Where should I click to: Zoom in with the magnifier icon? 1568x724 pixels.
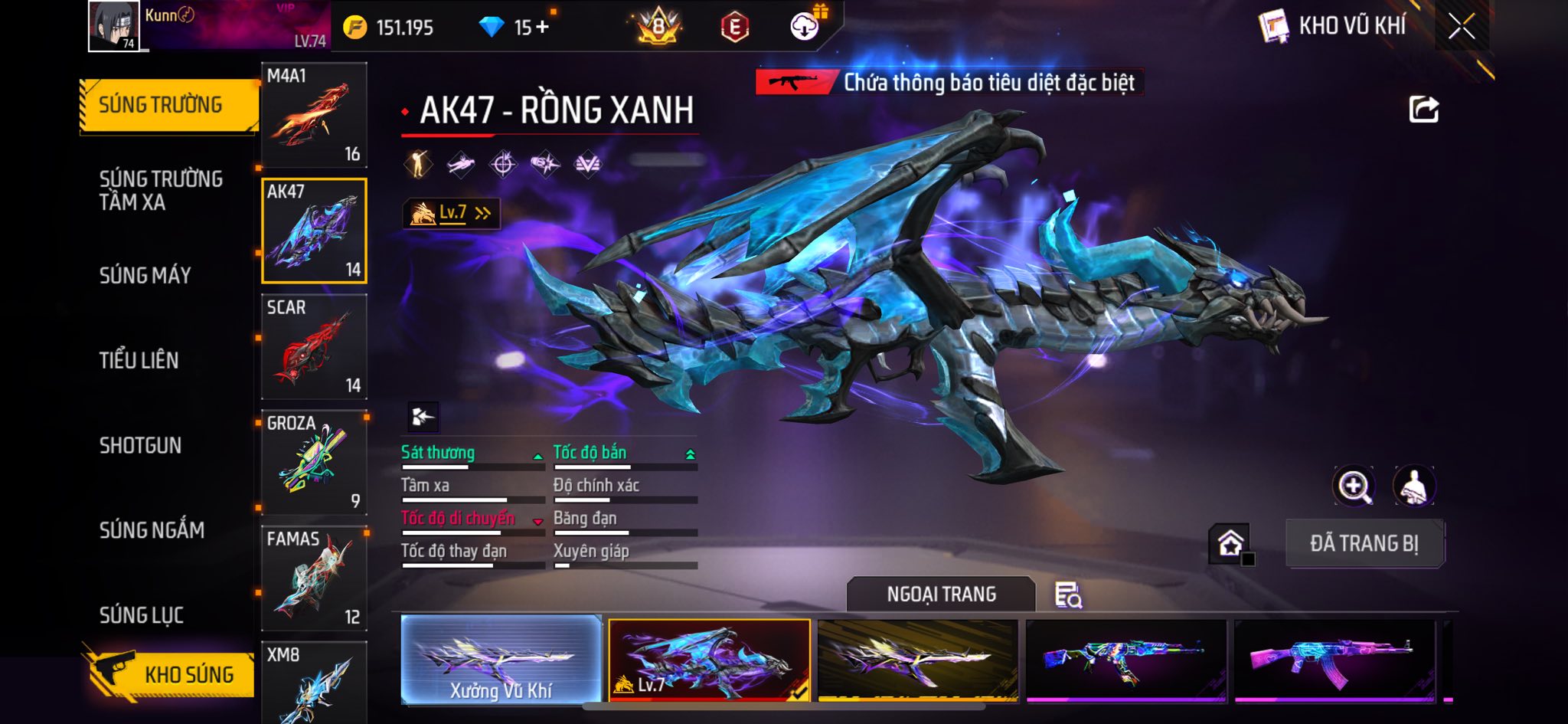(1353, 486)
